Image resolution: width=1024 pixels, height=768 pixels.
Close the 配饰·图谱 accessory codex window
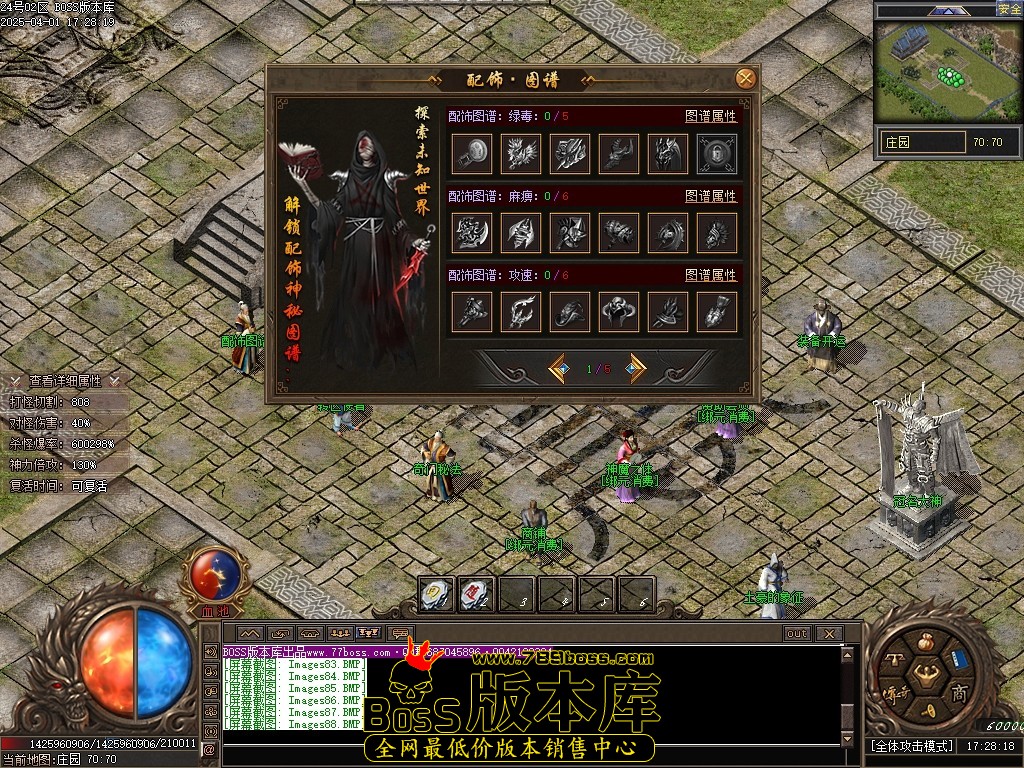(x=745, y=79)
